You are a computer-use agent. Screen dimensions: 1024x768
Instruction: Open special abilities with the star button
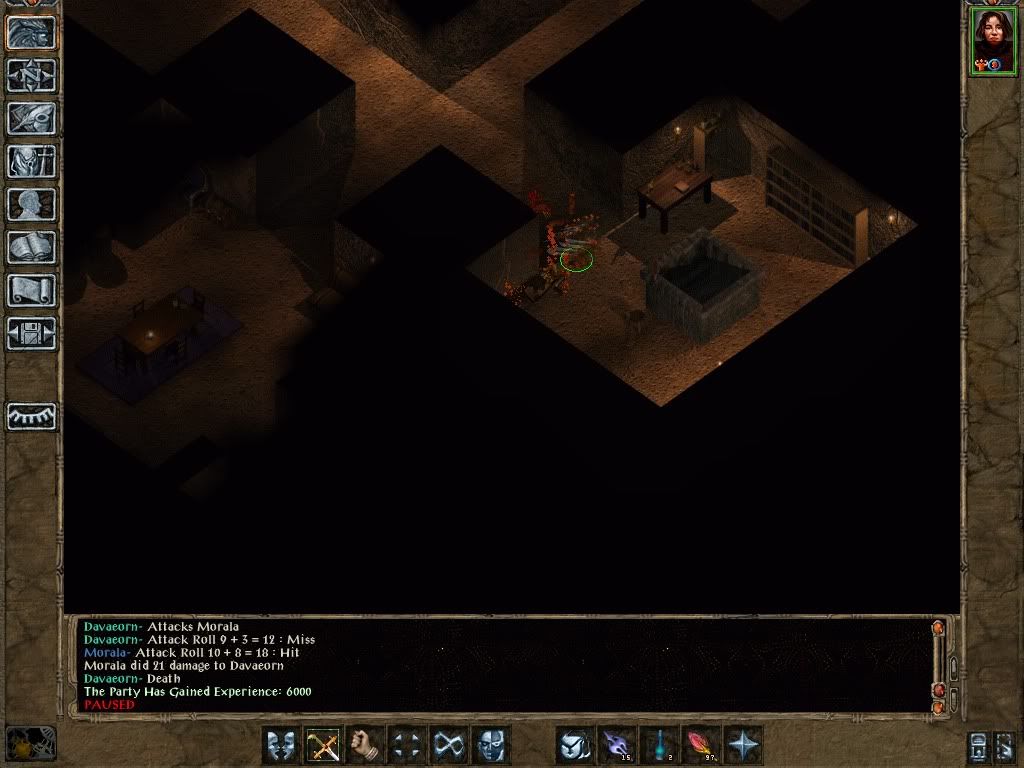(x=743, y=745)
